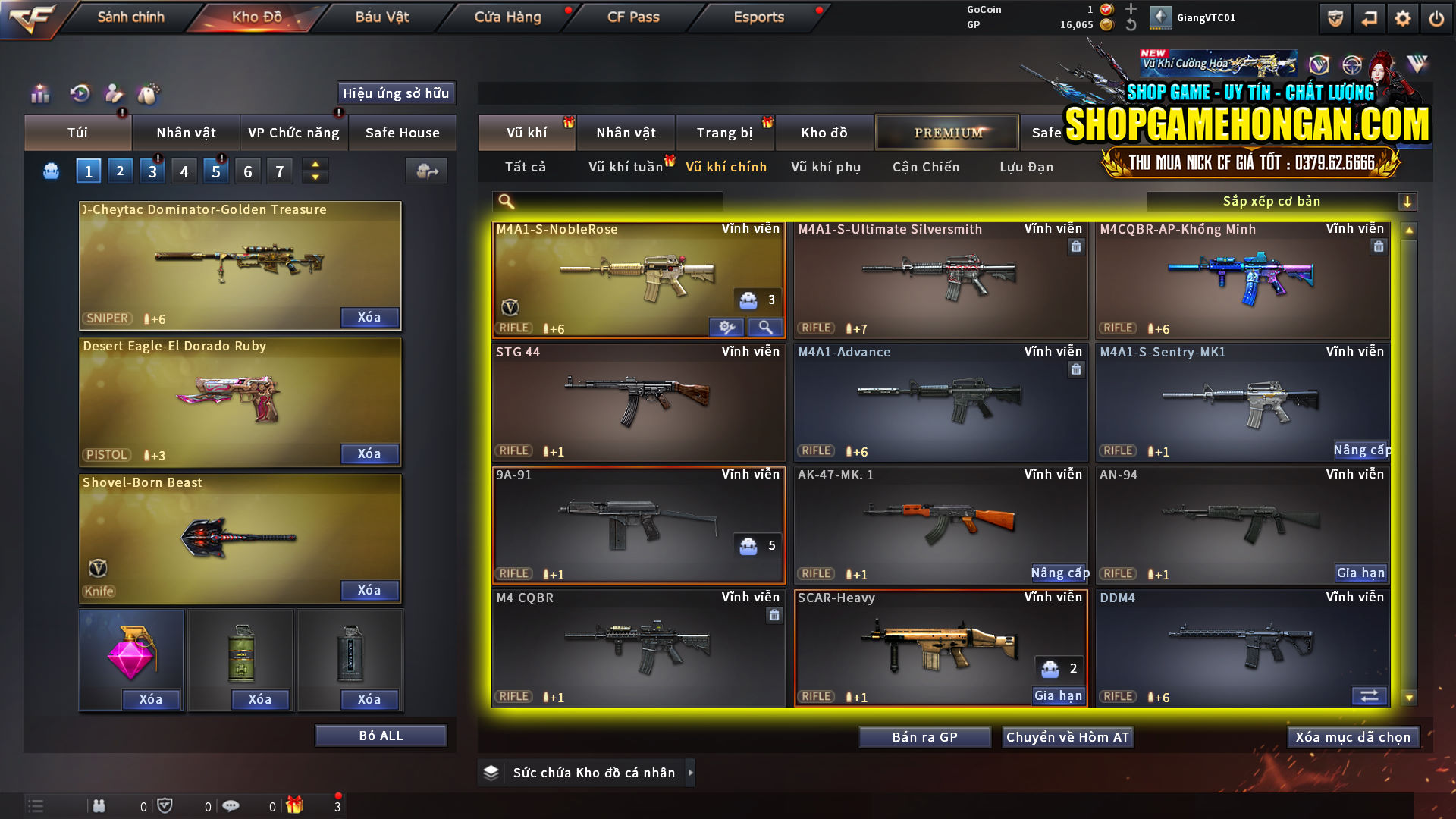Click the Bán ra GP button
This screenshot has width=1456, height=819.
click(924, 736)
